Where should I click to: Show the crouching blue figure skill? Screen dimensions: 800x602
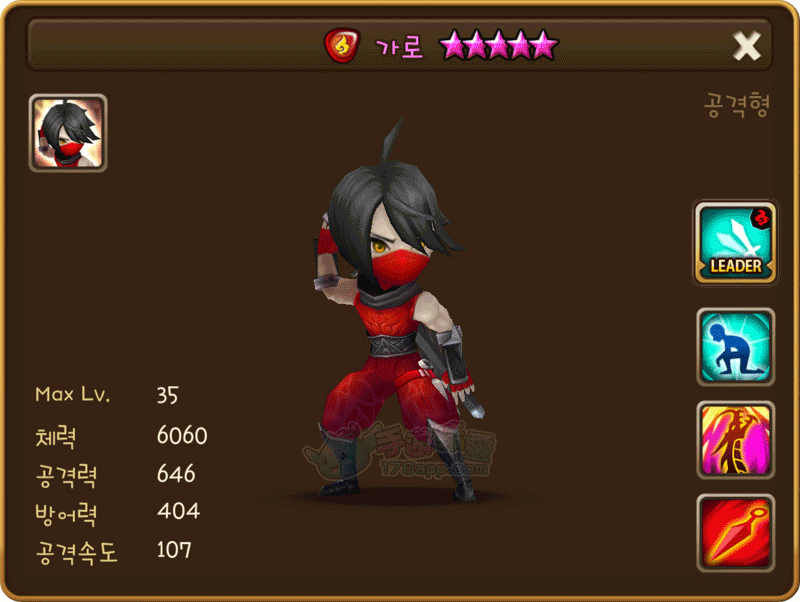click(x=735, y=346)
